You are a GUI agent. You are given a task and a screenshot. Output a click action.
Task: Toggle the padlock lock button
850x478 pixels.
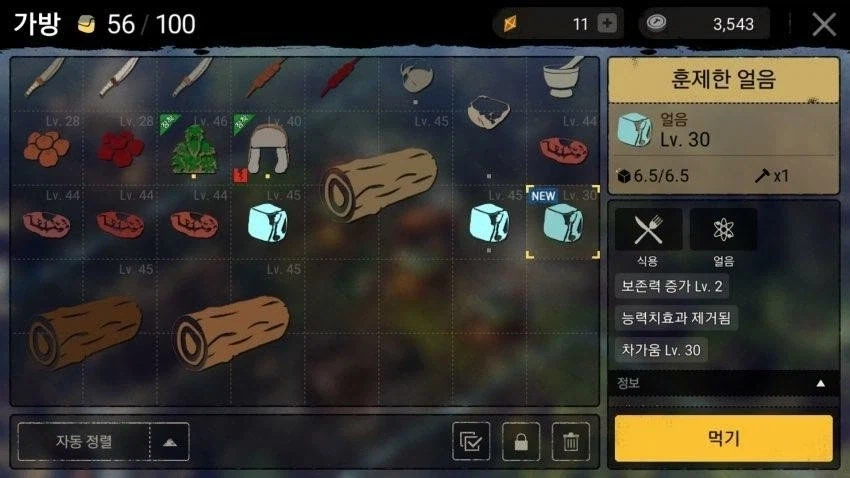click(x=521, y=441)
